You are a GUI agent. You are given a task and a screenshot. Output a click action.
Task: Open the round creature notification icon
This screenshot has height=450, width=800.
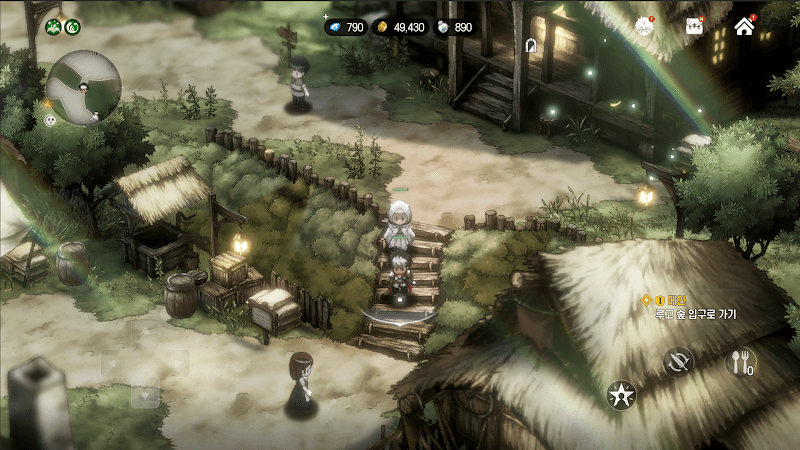[645, 27]
